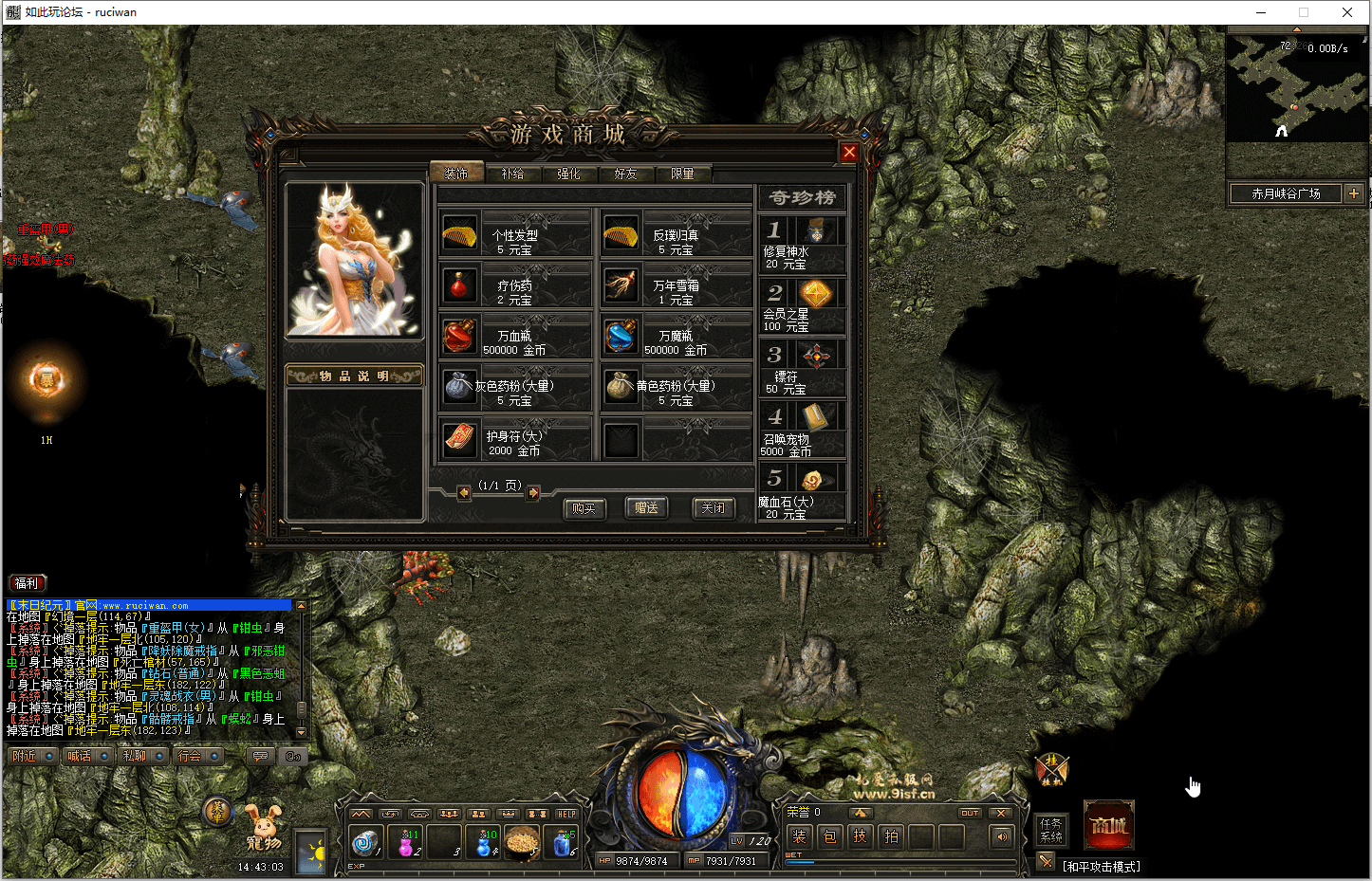Open the 强化 enhancement tab
The width and height of the screenshot is (1372, 881).
pos(568,174)
